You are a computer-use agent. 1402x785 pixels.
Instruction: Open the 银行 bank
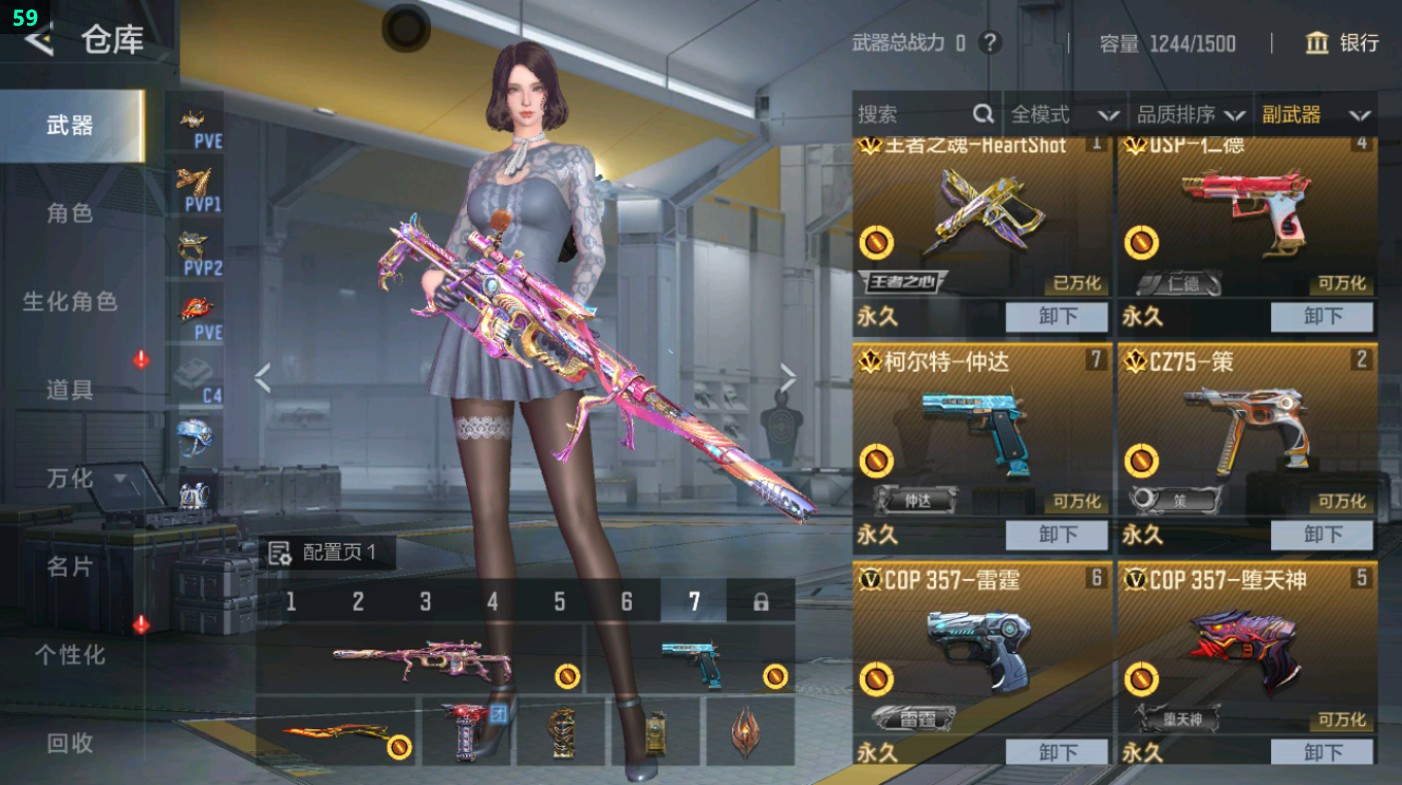coord(1342,43)
